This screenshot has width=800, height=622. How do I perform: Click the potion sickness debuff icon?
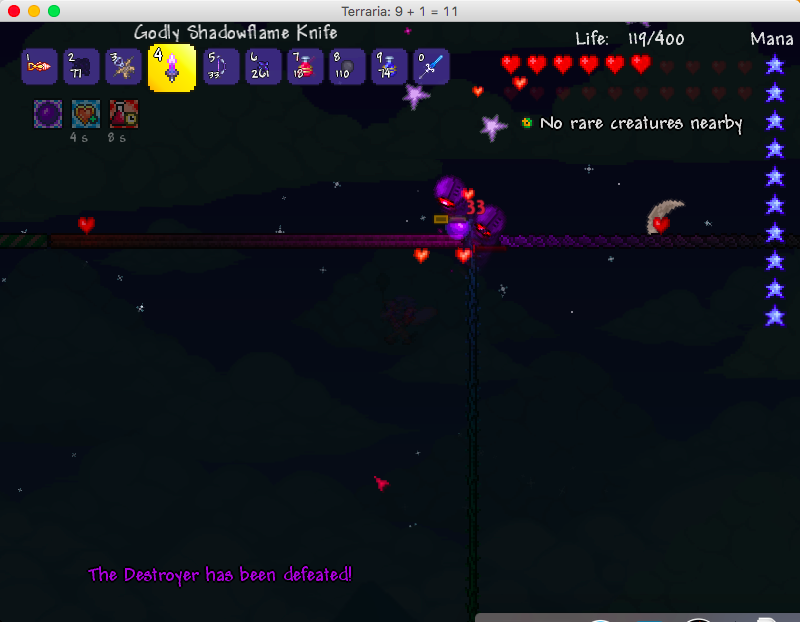point(123,114)
